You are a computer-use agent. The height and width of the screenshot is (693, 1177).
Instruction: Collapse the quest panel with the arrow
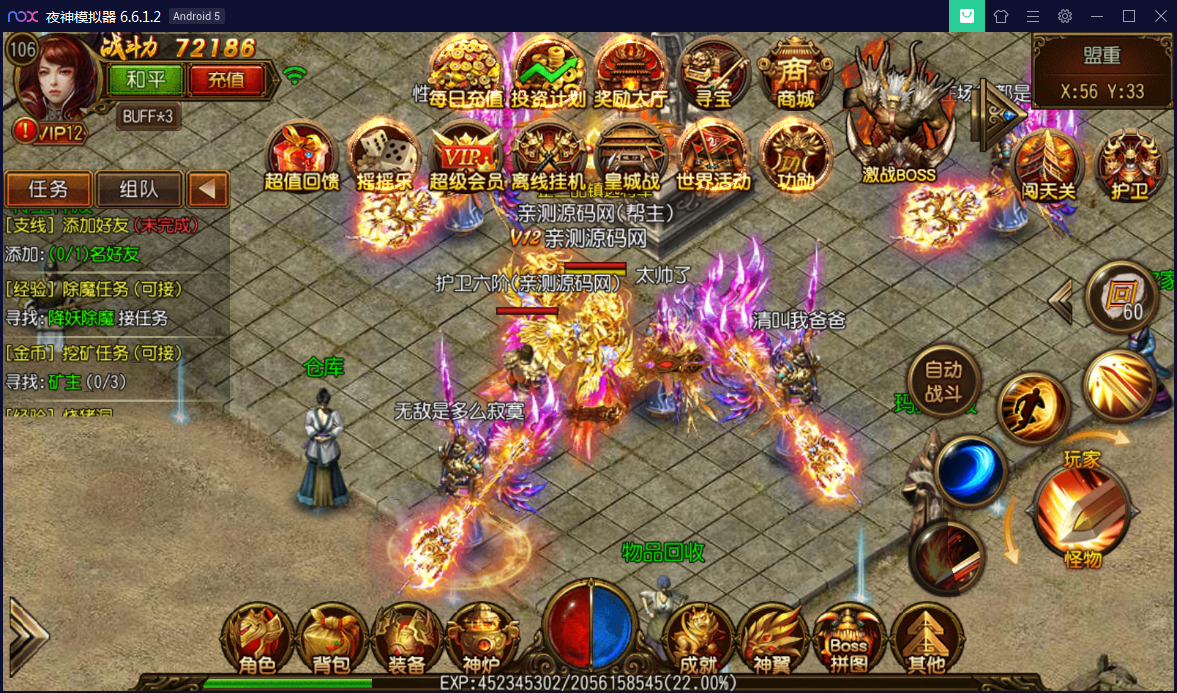pyautogui.click(x=209, y=189)
